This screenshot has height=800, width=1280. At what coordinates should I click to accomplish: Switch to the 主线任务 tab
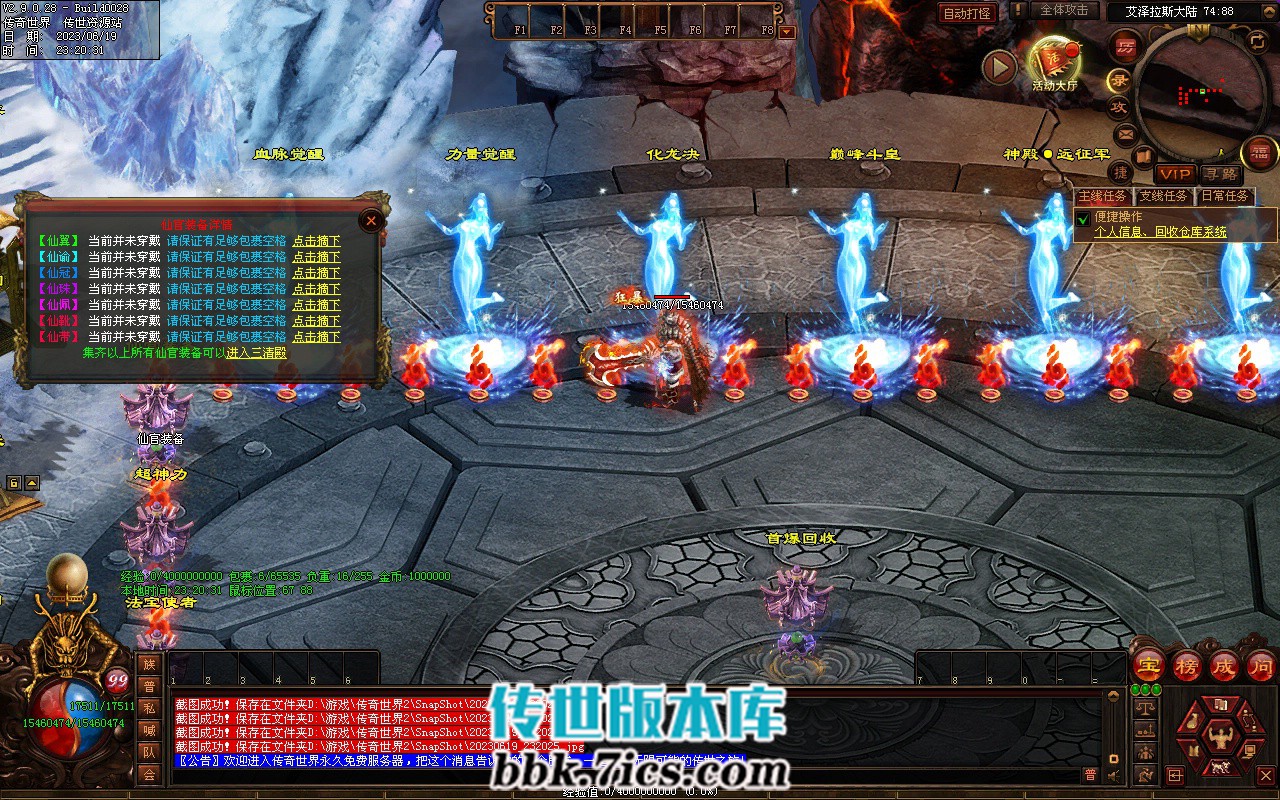[1103, 196]
